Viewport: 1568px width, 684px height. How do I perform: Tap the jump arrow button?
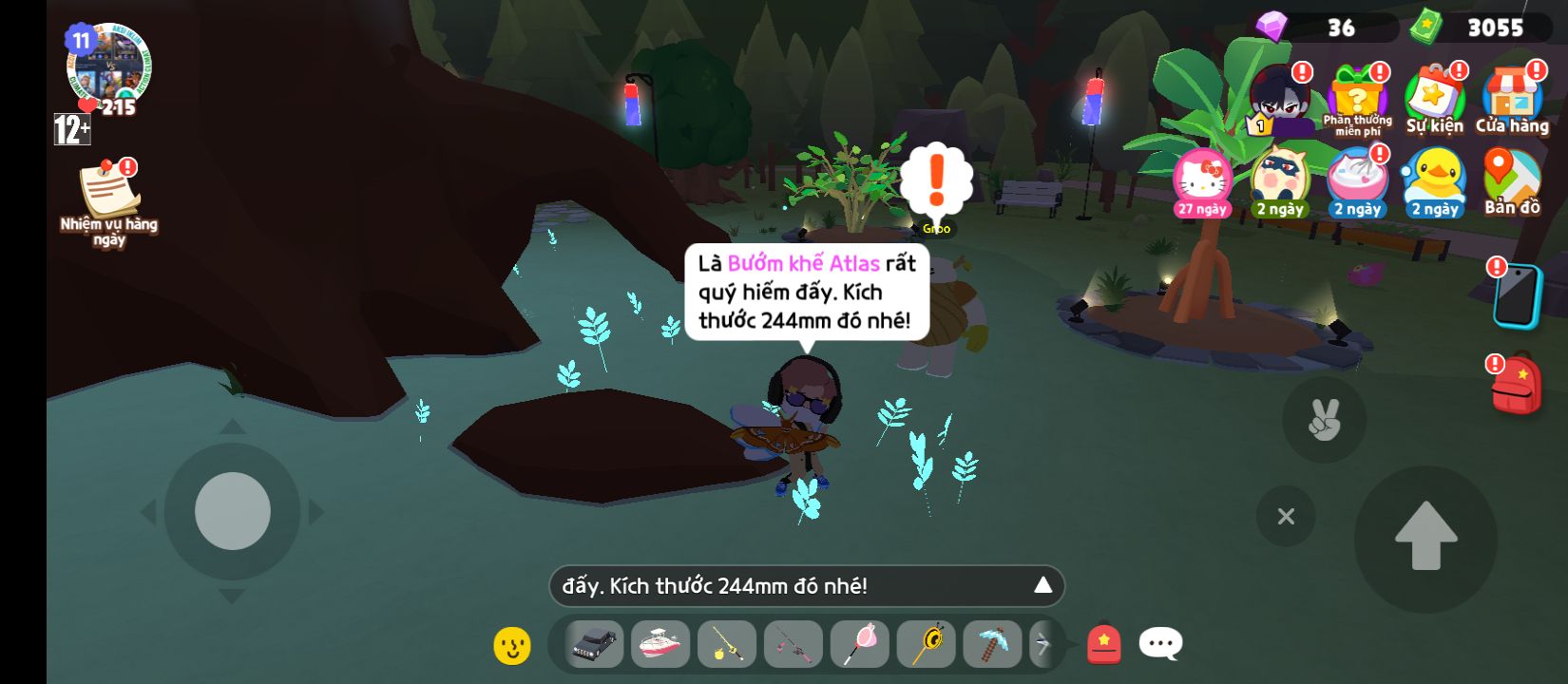click(1425, 536)
